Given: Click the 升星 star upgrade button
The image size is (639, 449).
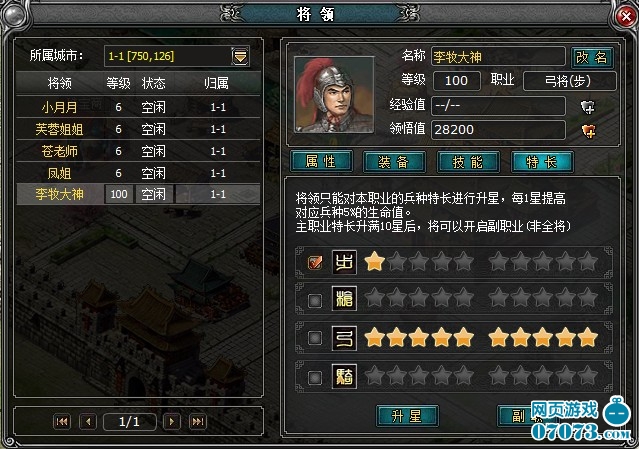Looking at the screenshot, I should tap(408, 414).
